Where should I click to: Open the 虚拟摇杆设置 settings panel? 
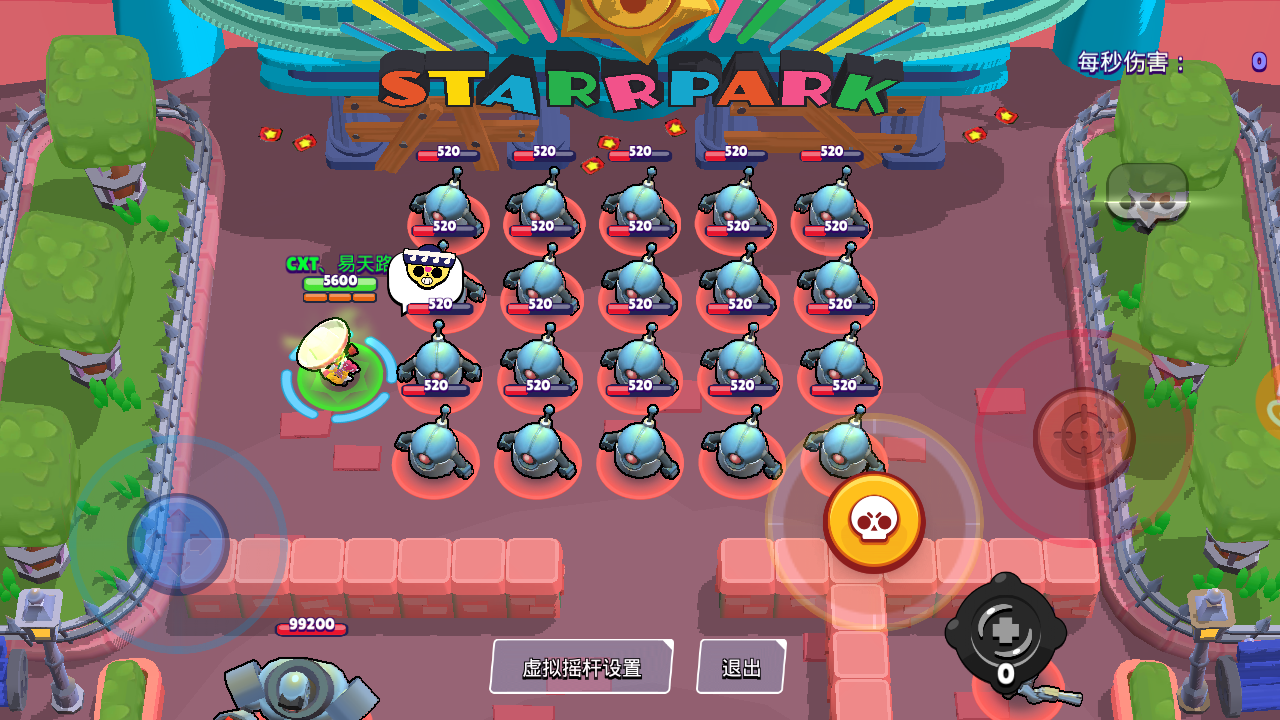580,665
